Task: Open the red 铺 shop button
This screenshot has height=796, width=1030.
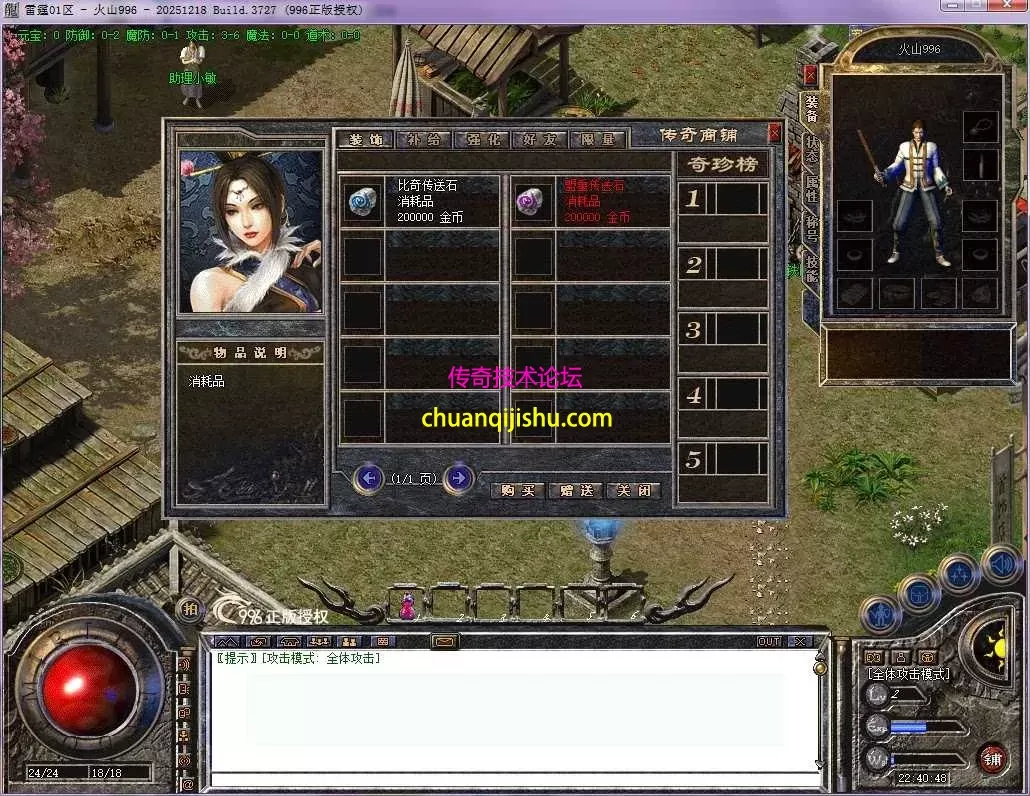Action: [x=992, y=758]
